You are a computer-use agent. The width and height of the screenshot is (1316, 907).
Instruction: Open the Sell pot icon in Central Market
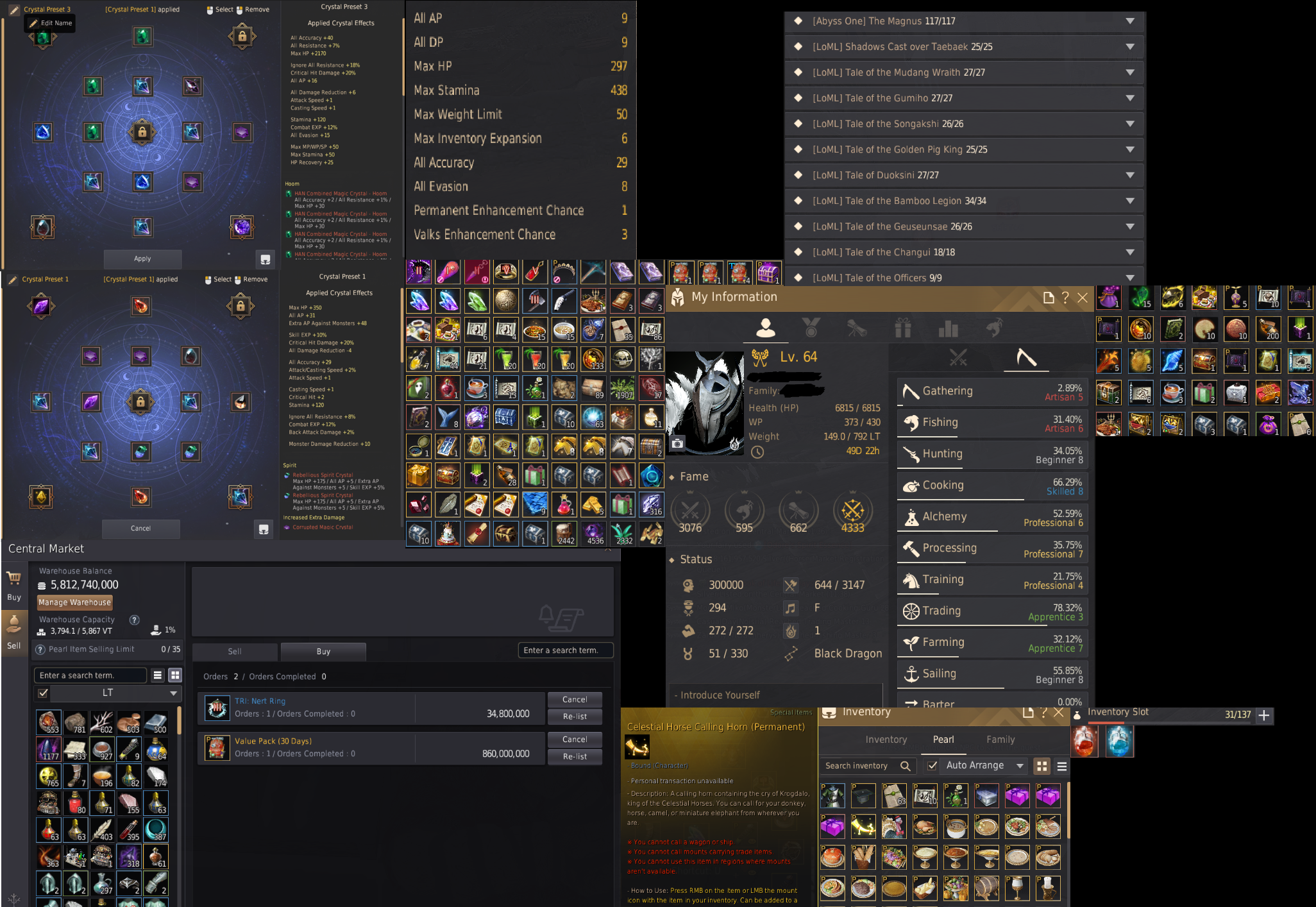[x=14, y=625]
